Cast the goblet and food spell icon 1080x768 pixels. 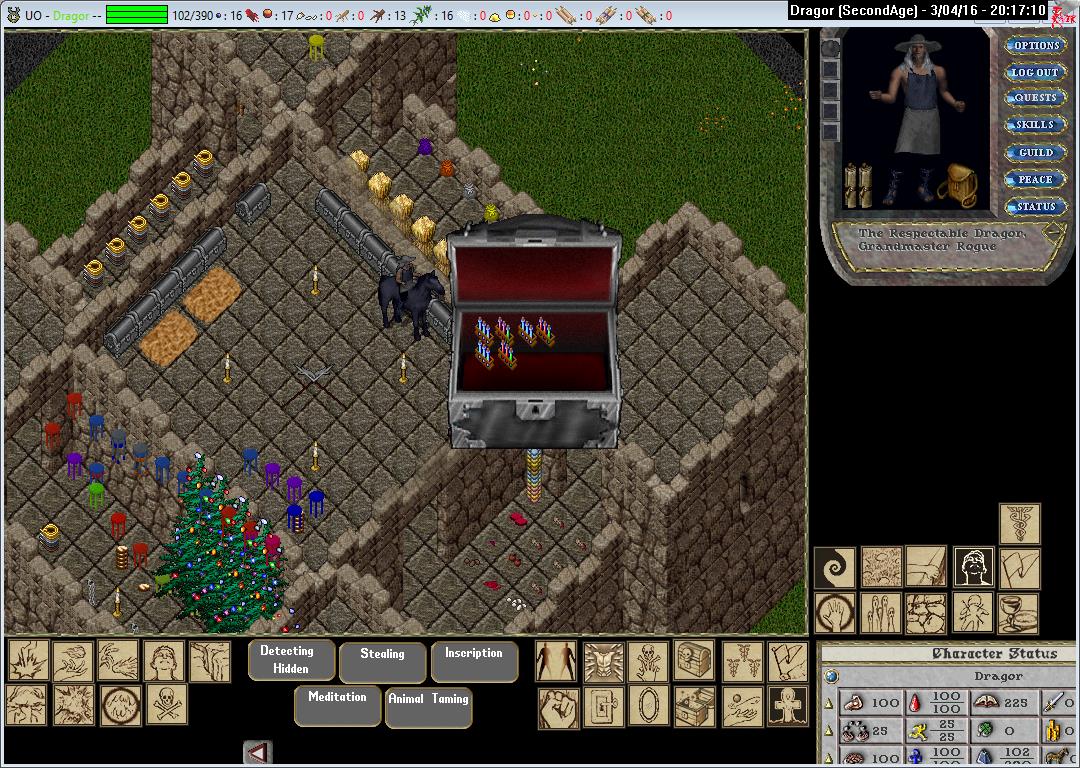click(x=1019, y=613)
